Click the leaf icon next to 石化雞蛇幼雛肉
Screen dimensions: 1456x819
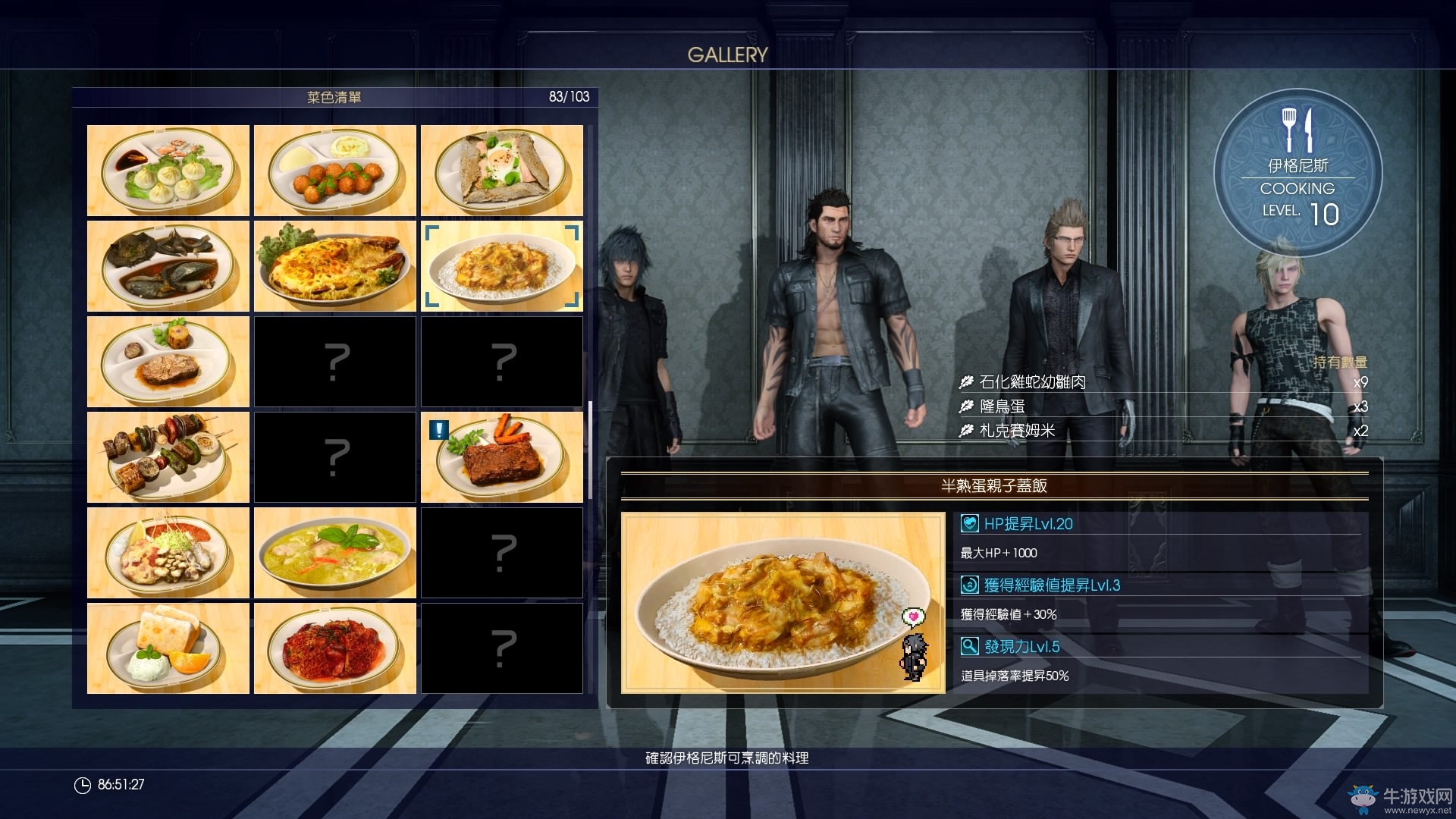tap(965, 382)
